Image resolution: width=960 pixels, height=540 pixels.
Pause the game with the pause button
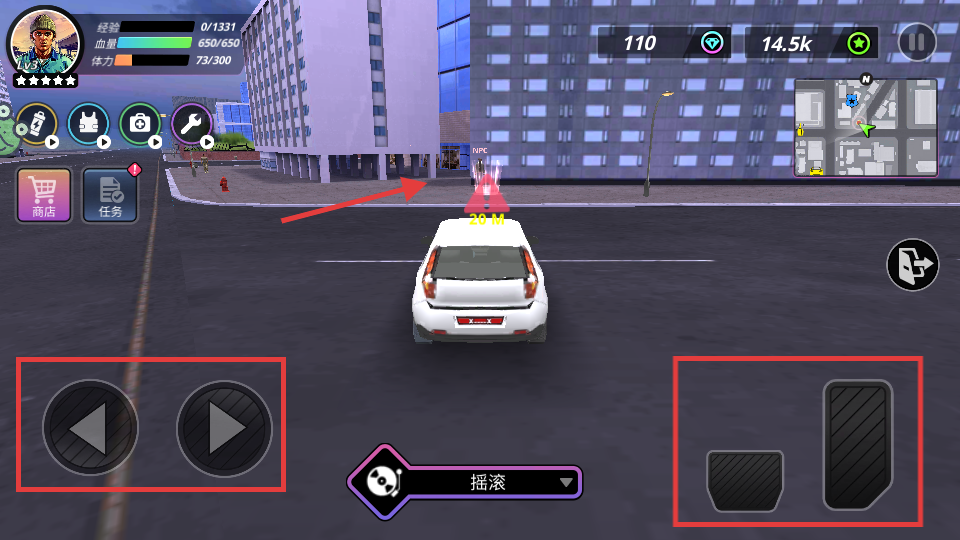point(917,42)
